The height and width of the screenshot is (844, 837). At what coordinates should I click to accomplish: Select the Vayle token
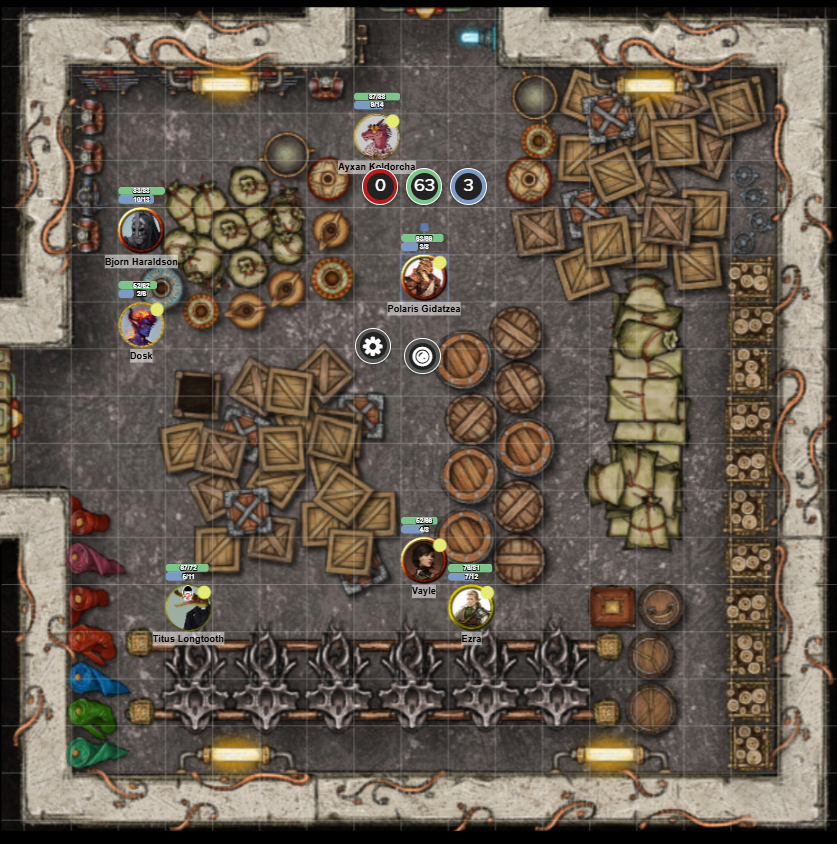tap(423, 560)
